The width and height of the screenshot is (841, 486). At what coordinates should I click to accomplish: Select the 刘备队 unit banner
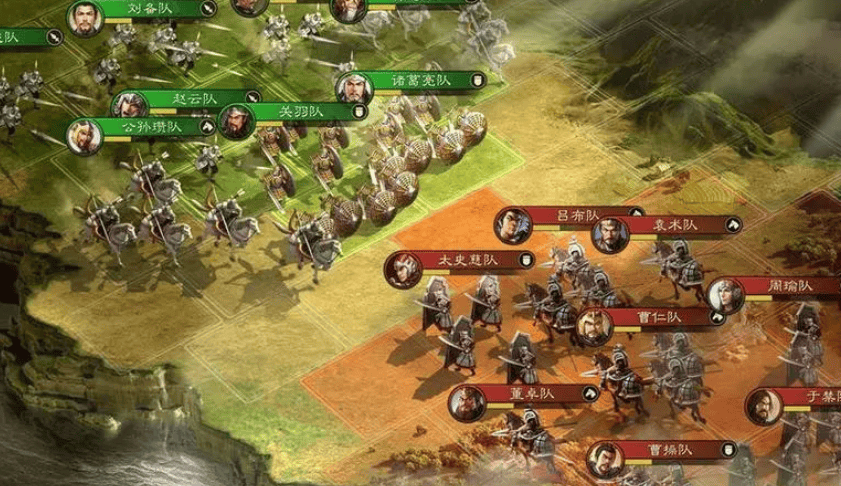click(x=148, y=9)
